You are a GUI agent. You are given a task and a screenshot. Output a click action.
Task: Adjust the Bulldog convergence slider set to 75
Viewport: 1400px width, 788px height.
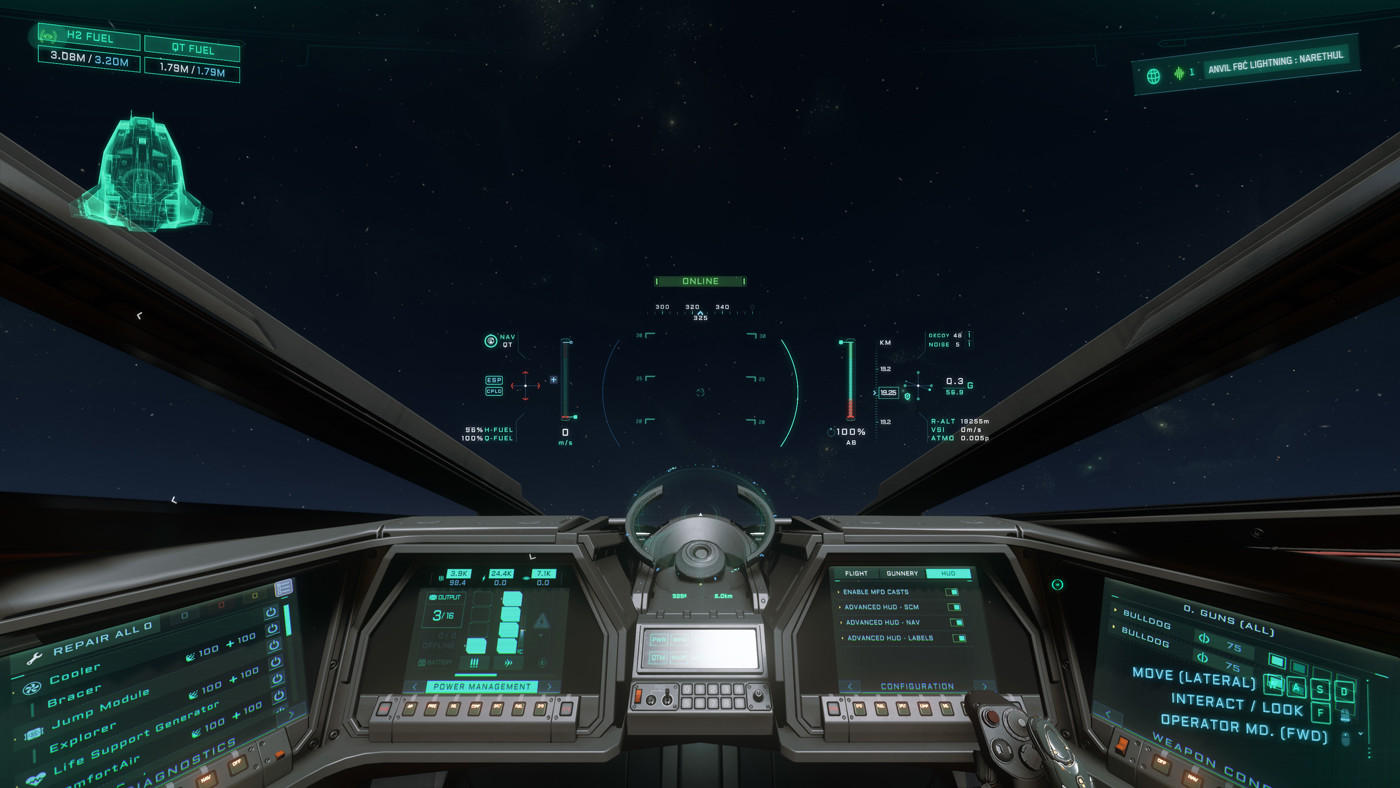(1232, 647)
